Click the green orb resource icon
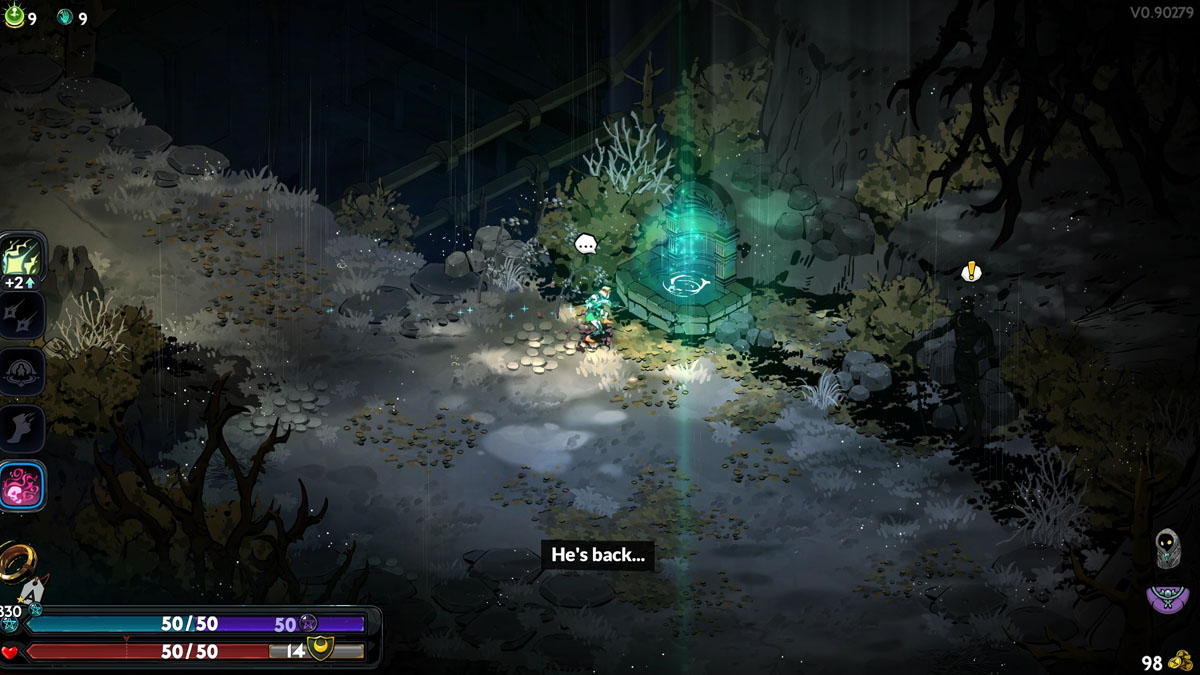The height and width of the screenshot is (675, 1200). coord(14,17)
